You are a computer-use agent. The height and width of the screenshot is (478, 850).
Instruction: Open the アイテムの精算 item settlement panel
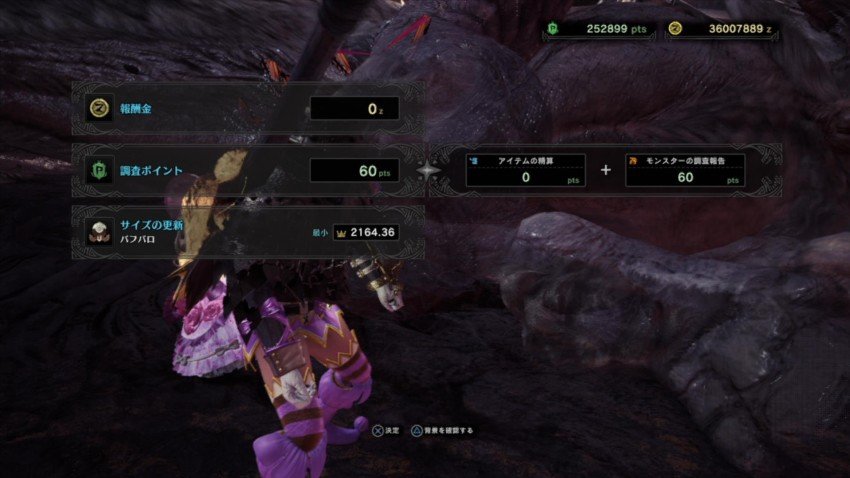tap(526, 170)
